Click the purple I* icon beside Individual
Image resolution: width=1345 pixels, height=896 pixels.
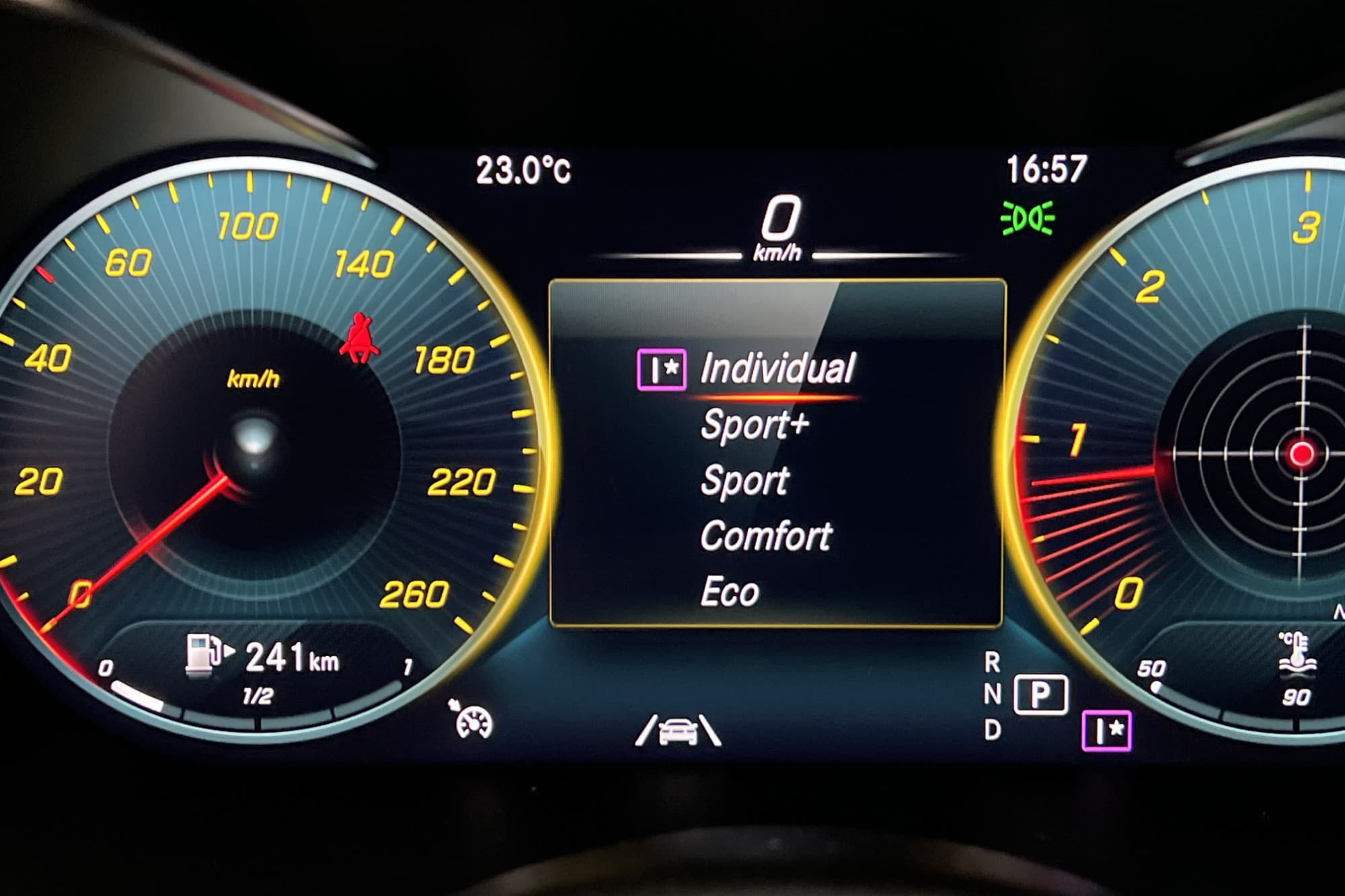661,369
